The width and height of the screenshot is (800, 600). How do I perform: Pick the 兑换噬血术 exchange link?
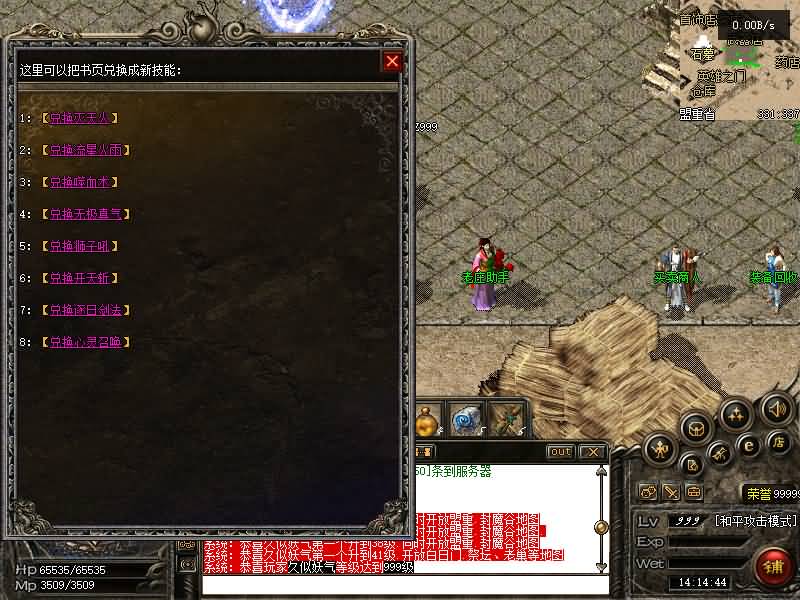(82, 182)
